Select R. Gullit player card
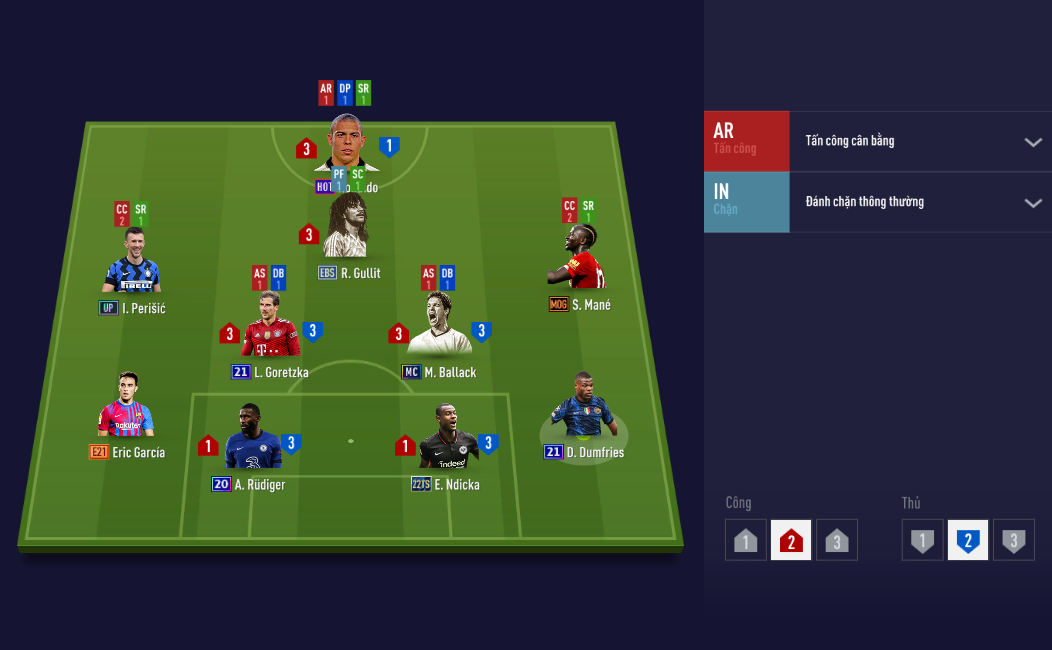Viewport: 1052px width, 650px height. (x=347, y=230)
